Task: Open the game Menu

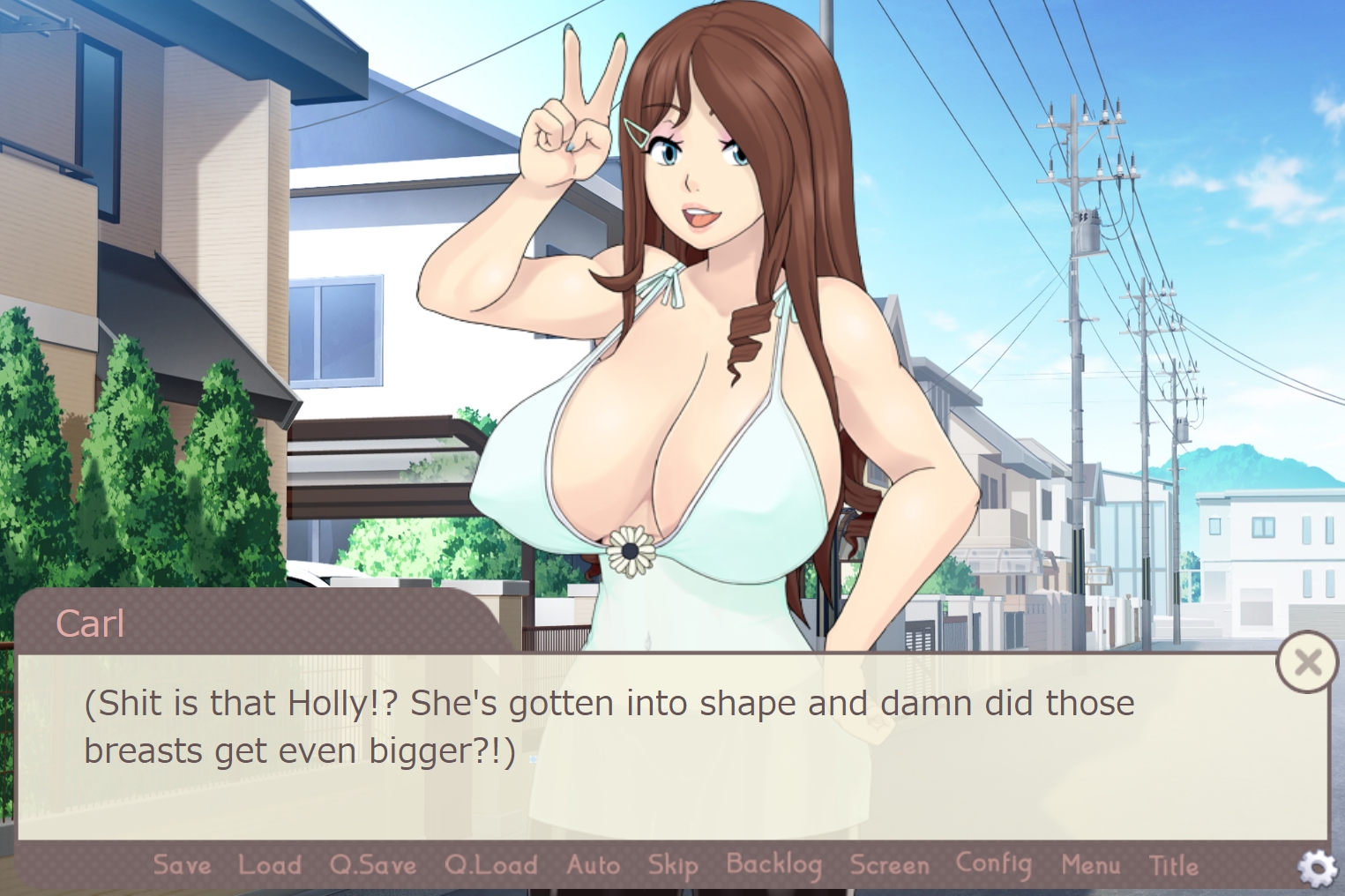Action: 1091,866
